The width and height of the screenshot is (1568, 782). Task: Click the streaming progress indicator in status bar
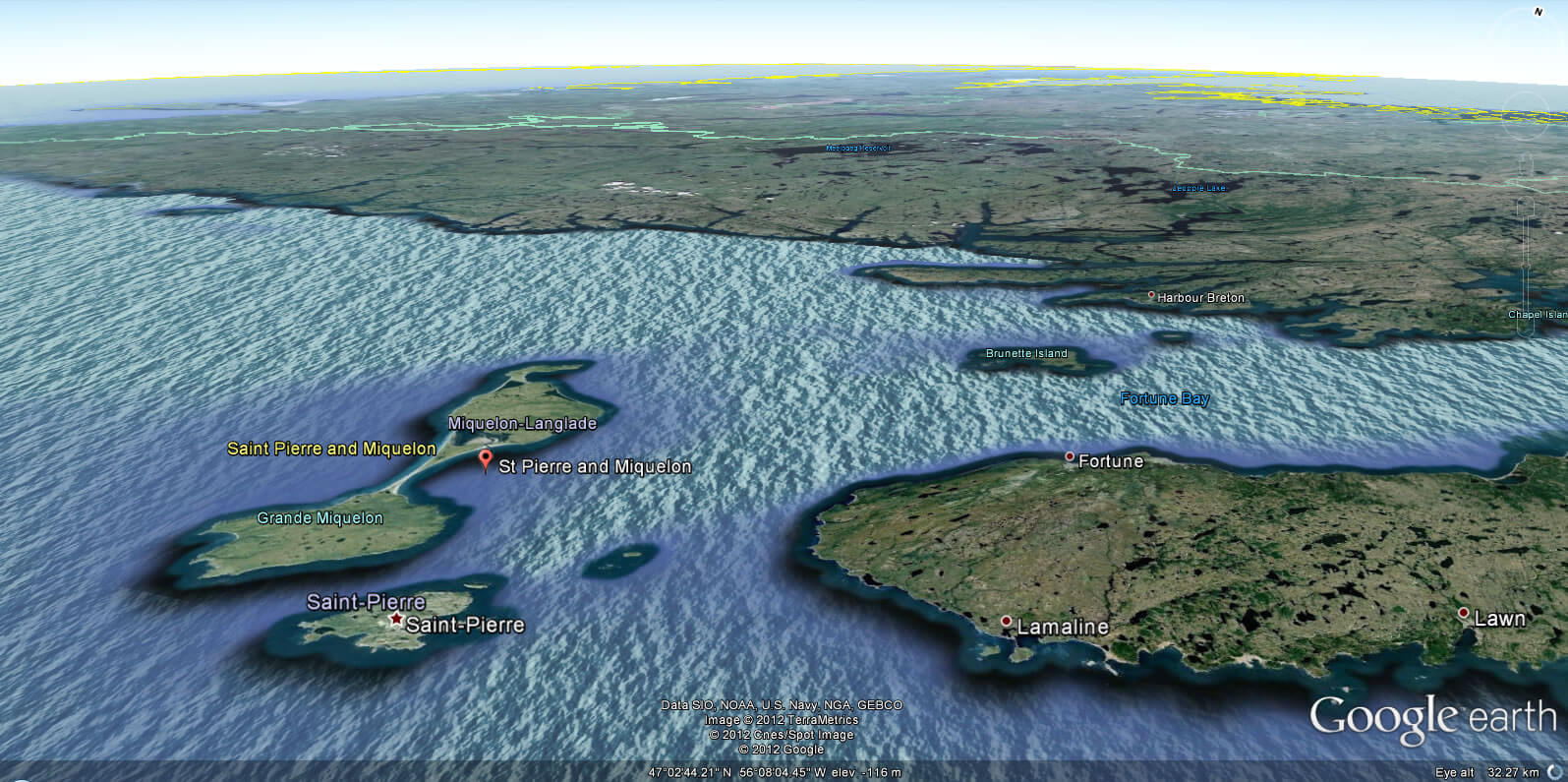point(1553,773)
